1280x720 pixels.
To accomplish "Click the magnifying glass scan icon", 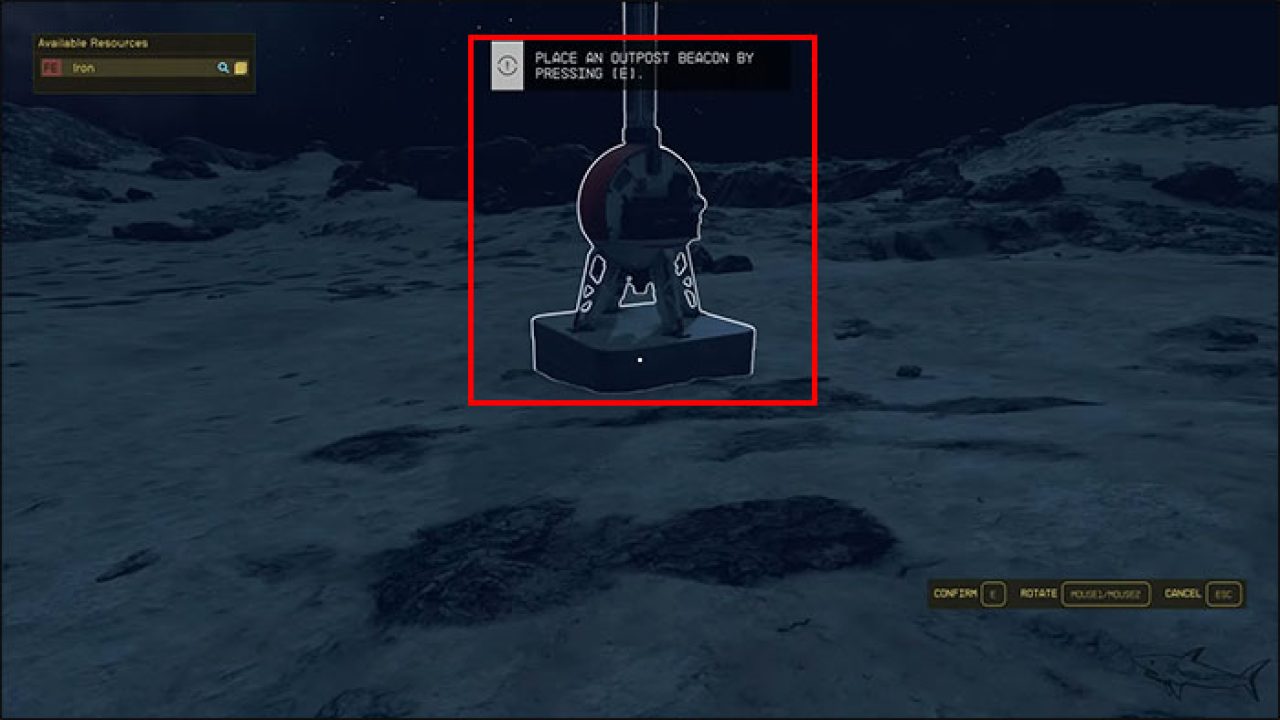I will pyautogui.click(x=222, y=69).
